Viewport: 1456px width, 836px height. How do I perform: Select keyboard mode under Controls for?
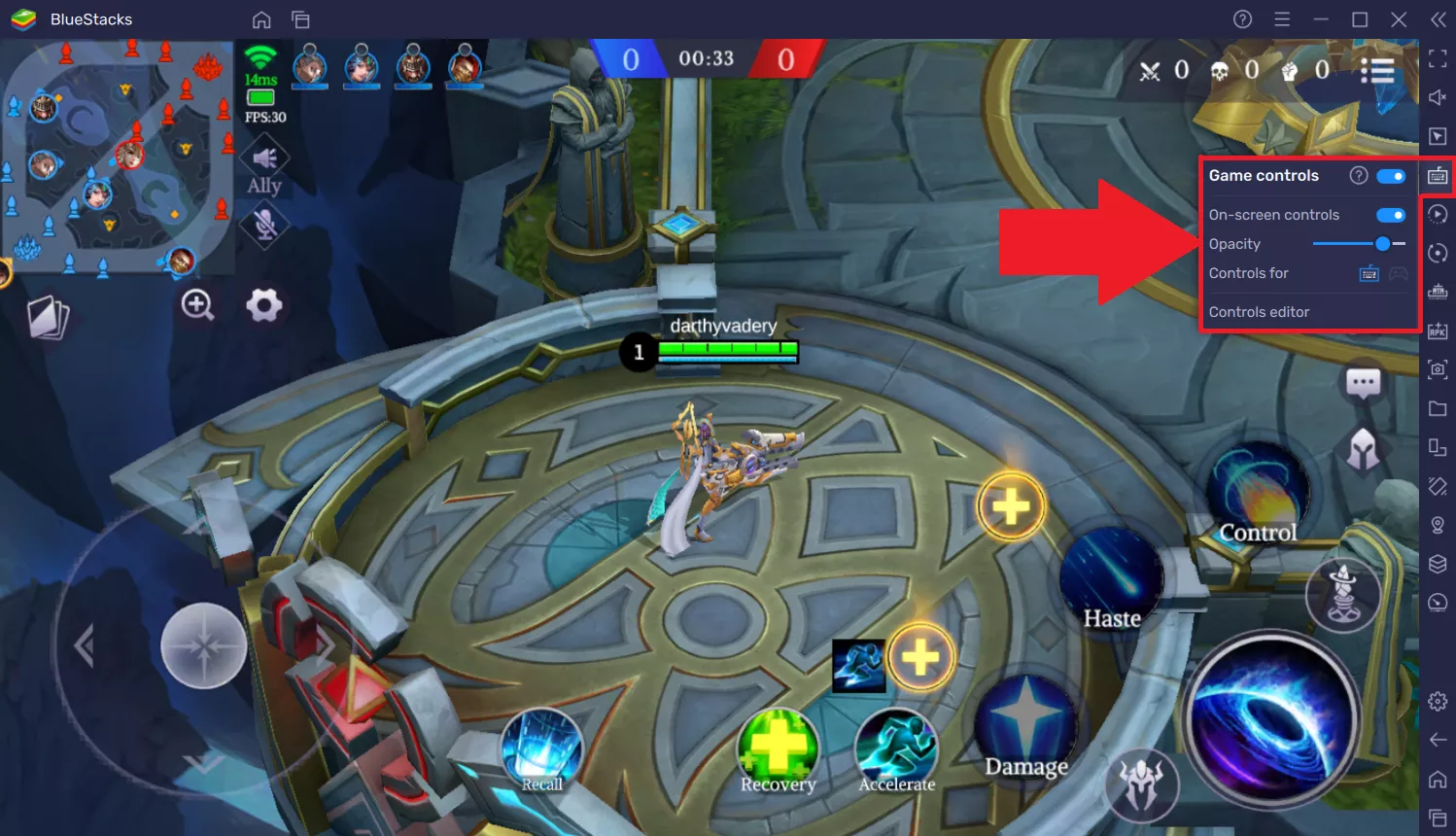(1369, 273)
